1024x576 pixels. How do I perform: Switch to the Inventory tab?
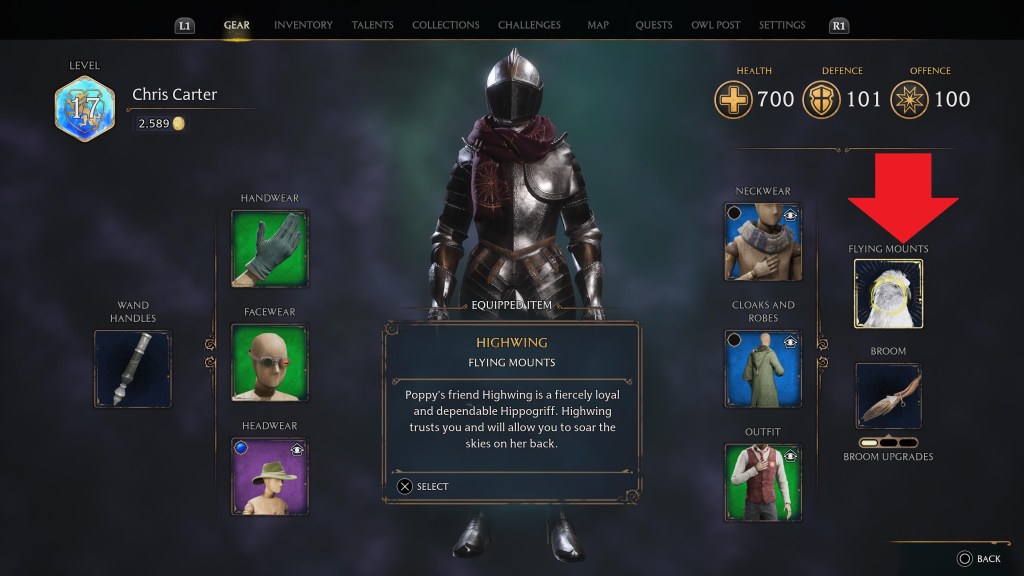tap(303, 25)
